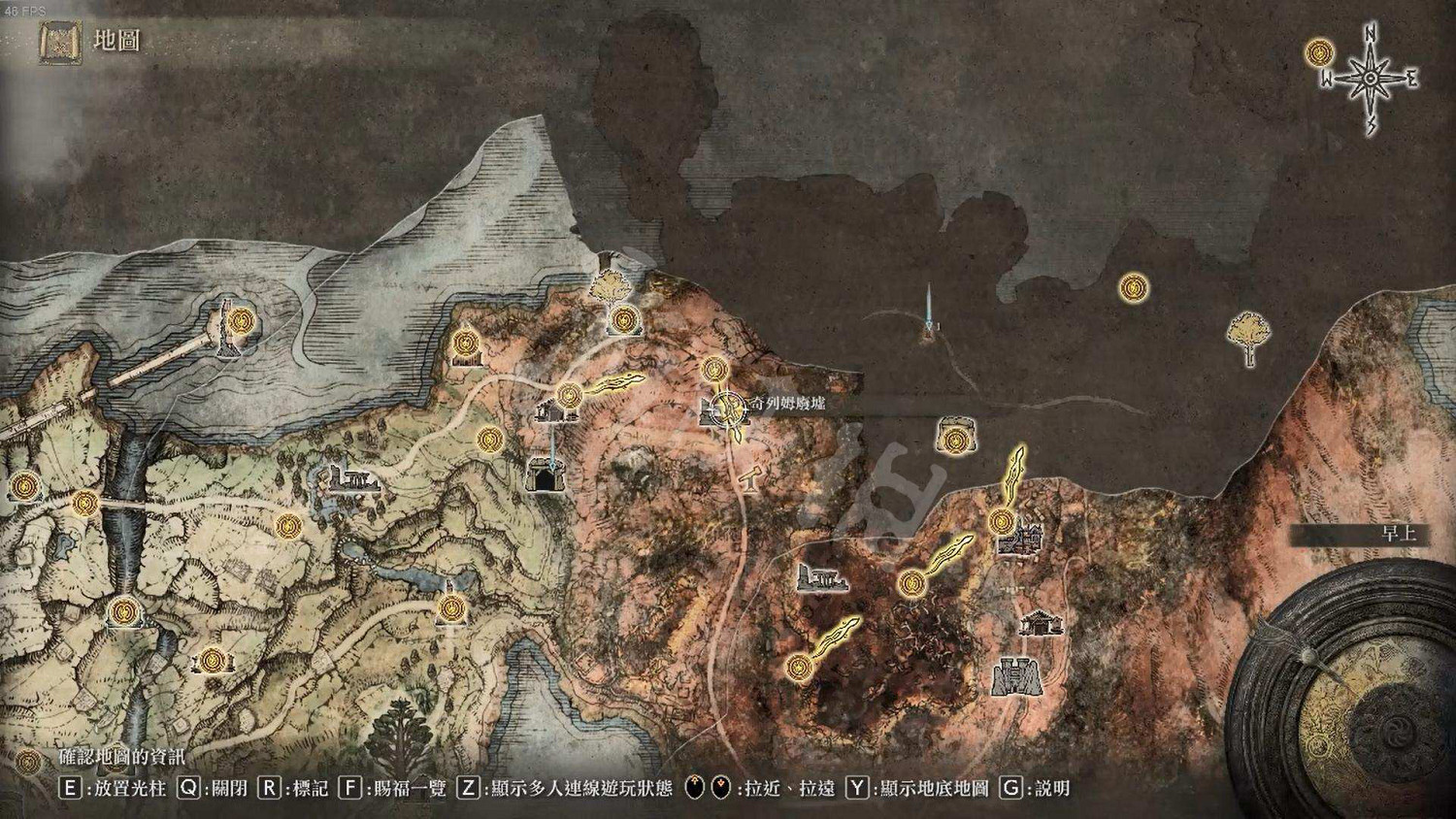
Task: Click the compass rose in the top right
Action: pos(1369,73)
